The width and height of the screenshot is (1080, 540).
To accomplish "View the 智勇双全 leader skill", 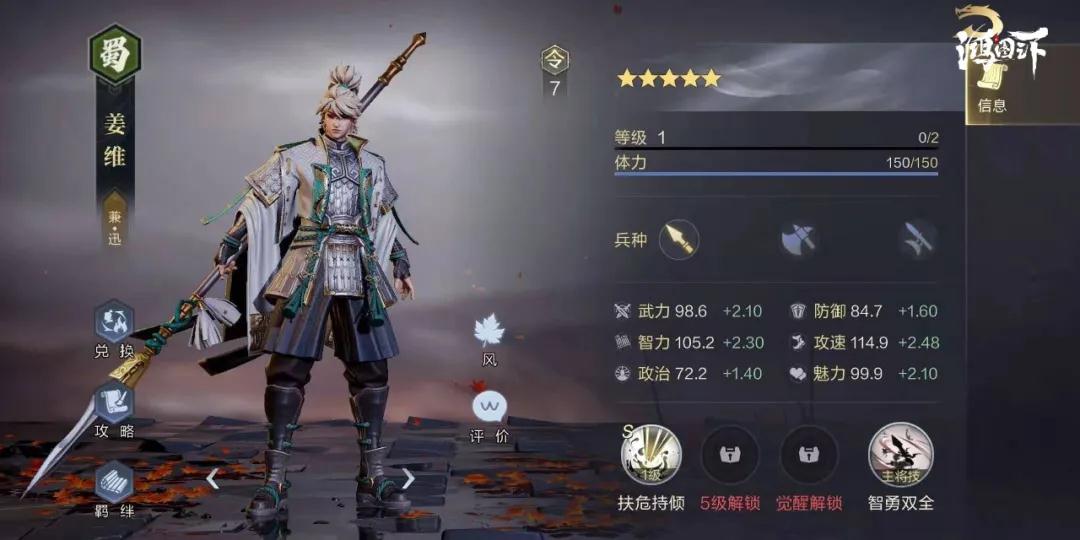I will click(x=900, y=455).
